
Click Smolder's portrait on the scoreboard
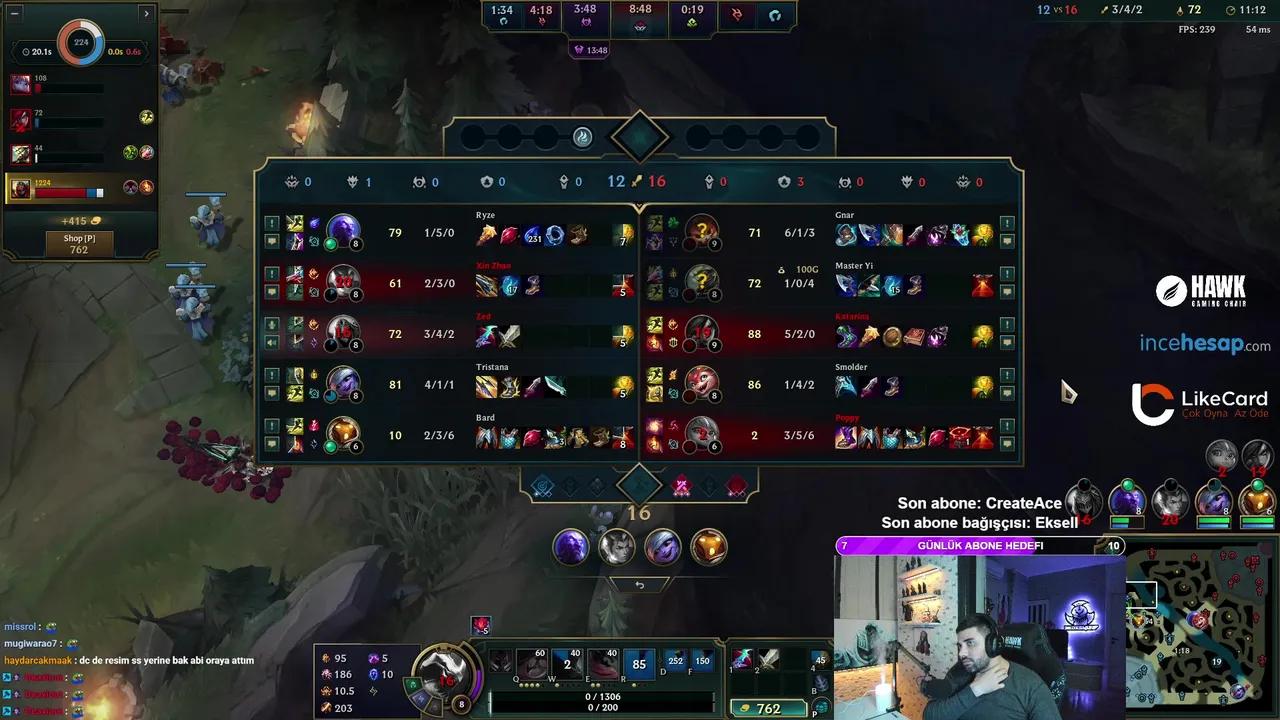(703, 385)
